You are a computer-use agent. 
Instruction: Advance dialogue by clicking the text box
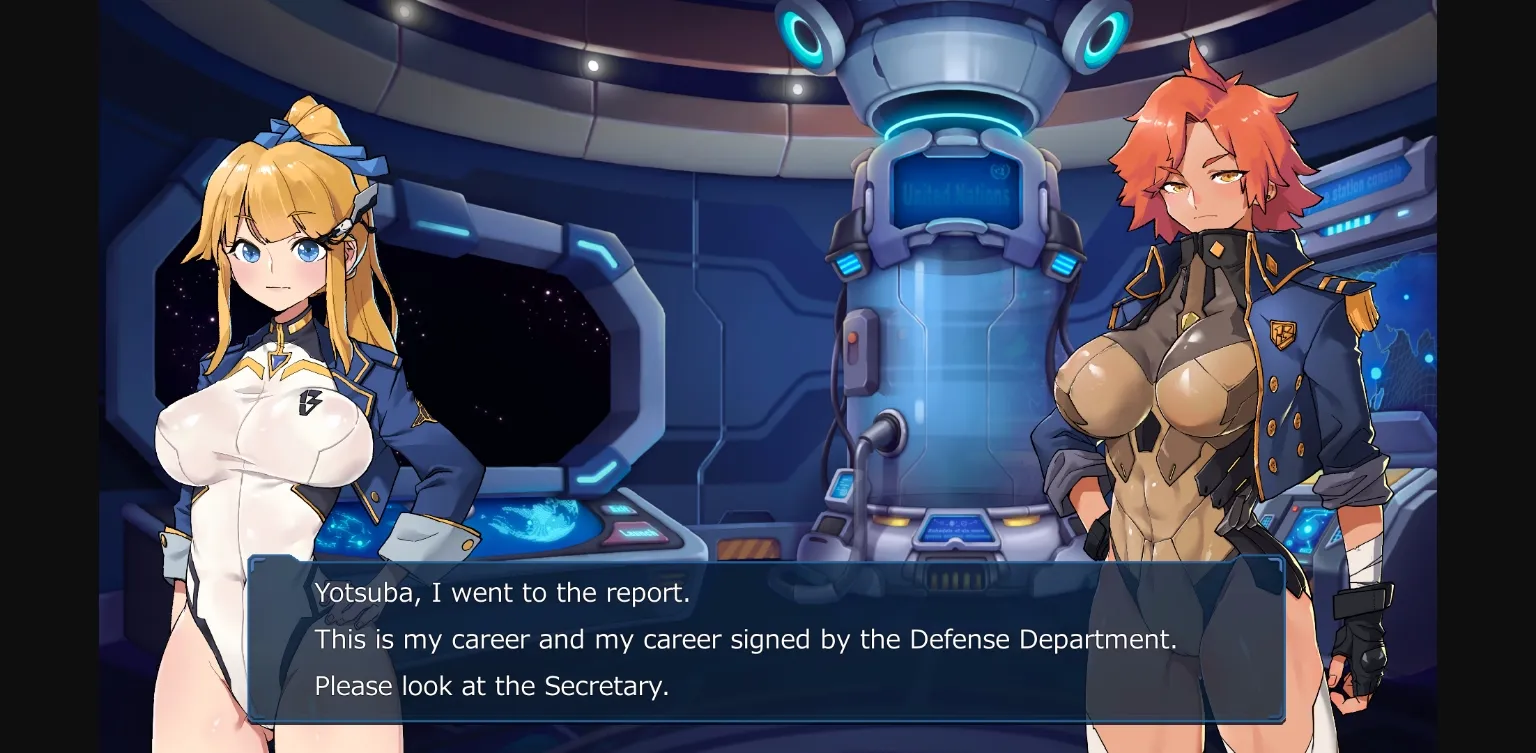(x=770, y=640)
